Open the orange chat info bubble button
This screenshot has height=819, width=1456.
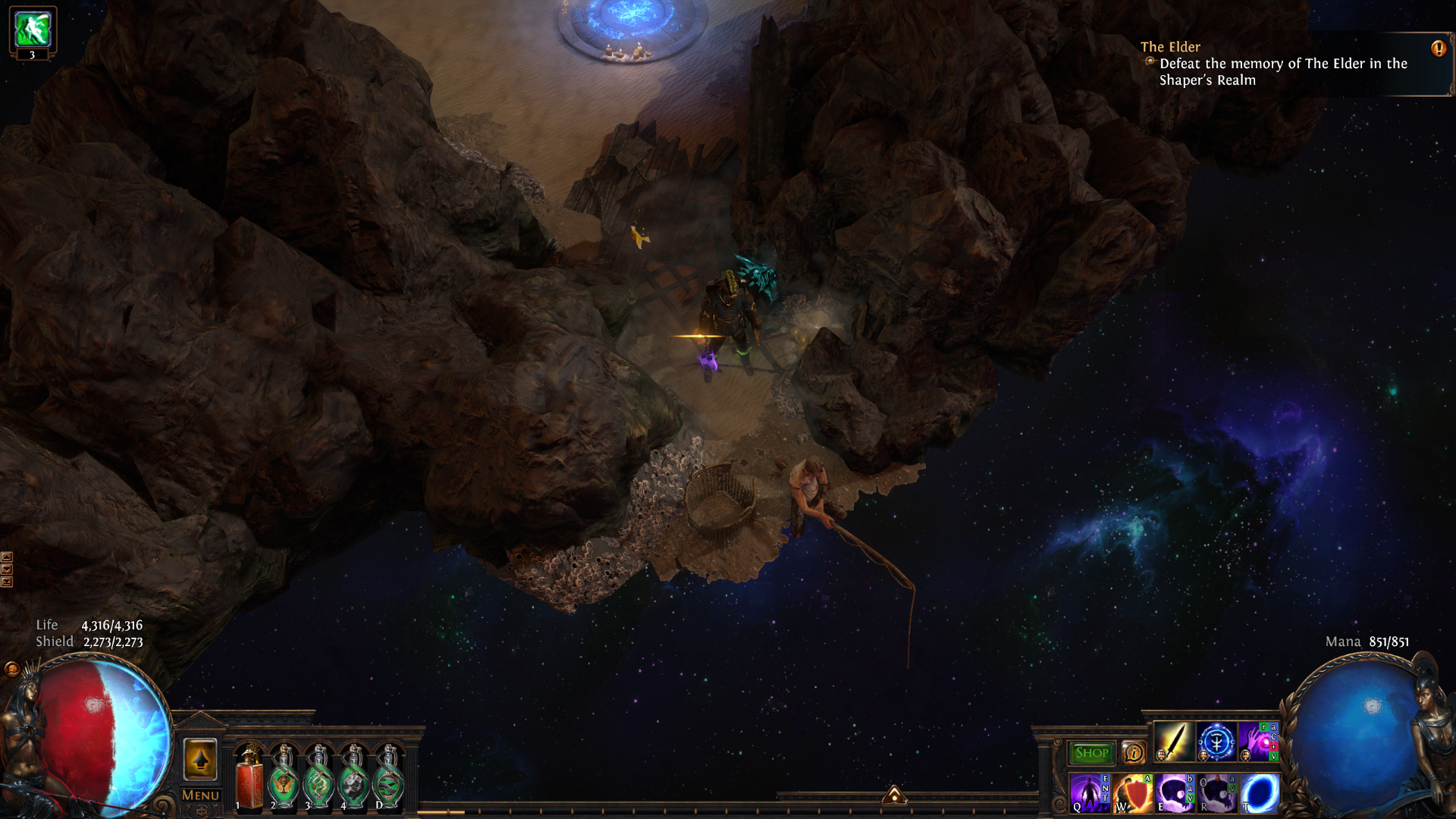coord(1134,752)
